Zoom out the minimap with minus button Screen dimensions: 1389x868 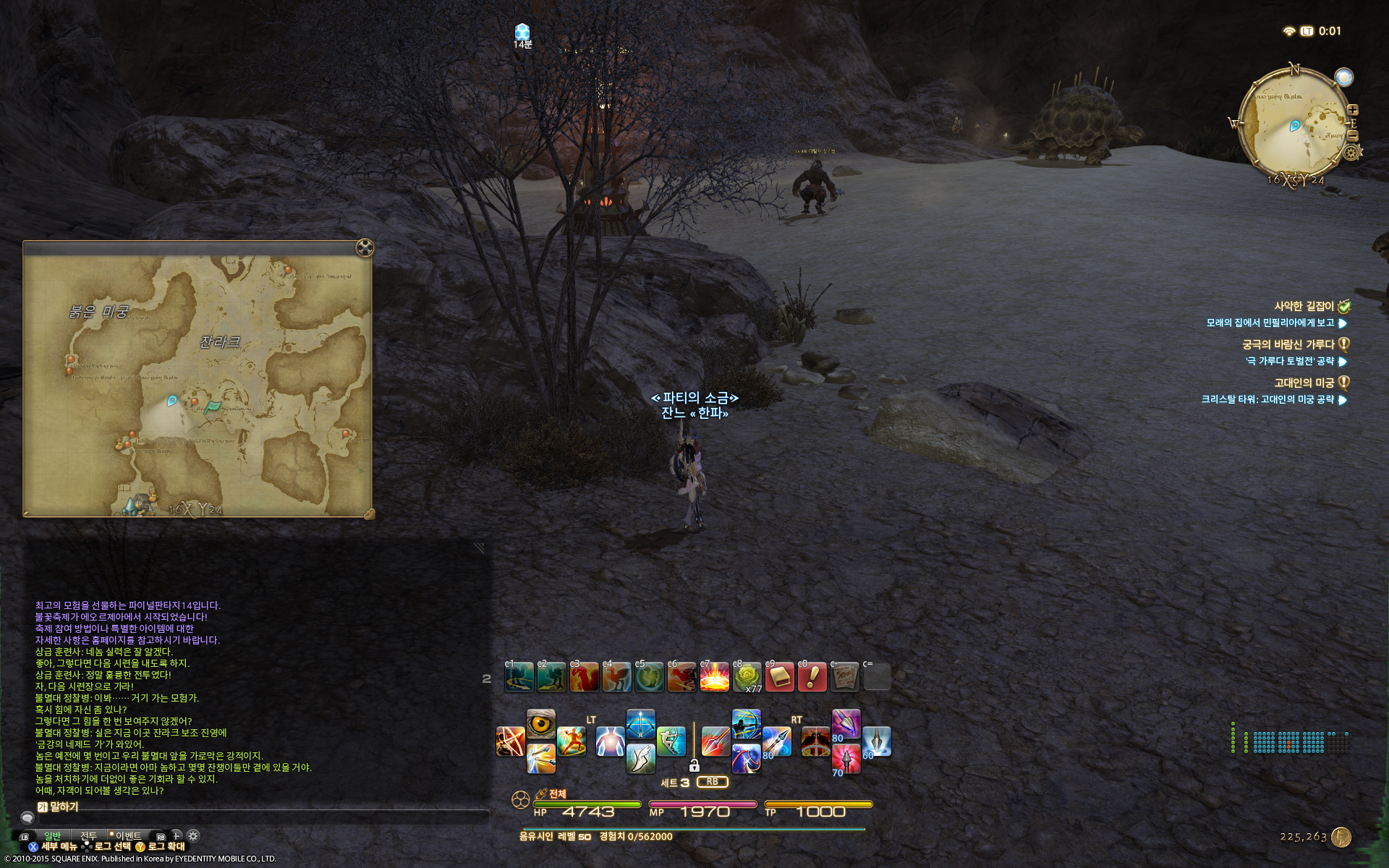(1353, 136)
